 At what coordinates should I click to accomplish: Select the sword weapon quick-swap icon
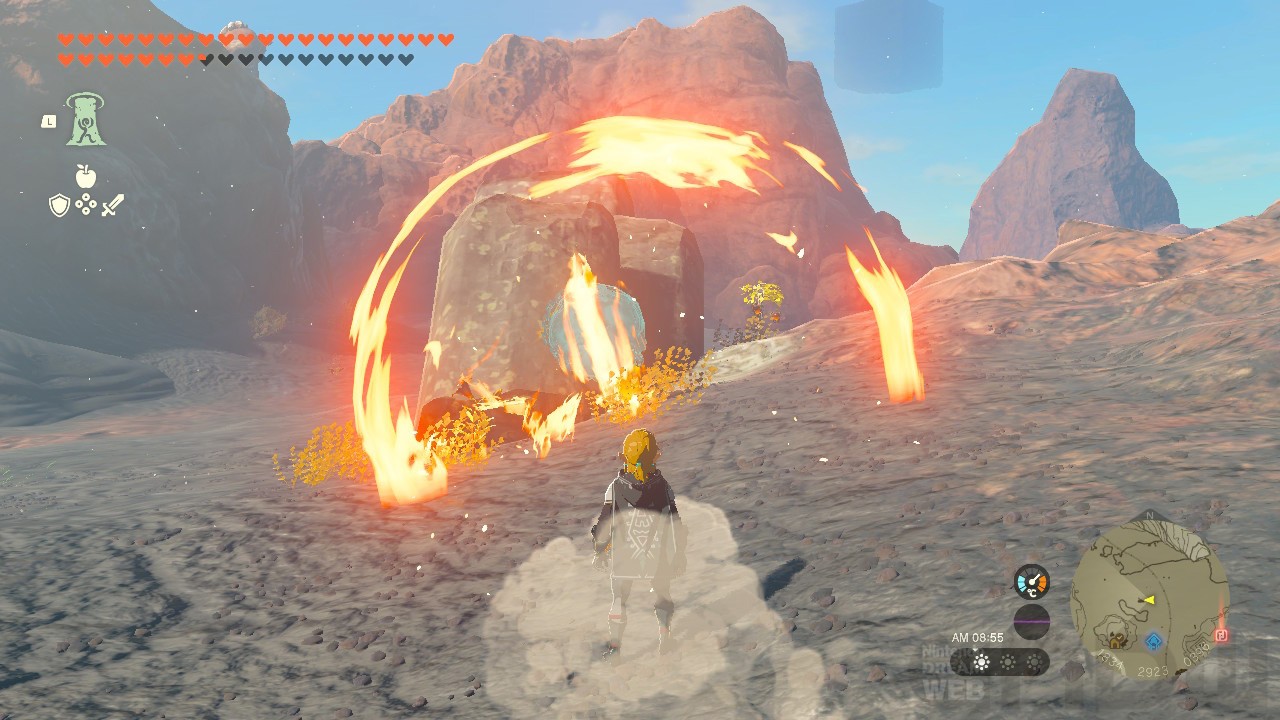[112, 206]
